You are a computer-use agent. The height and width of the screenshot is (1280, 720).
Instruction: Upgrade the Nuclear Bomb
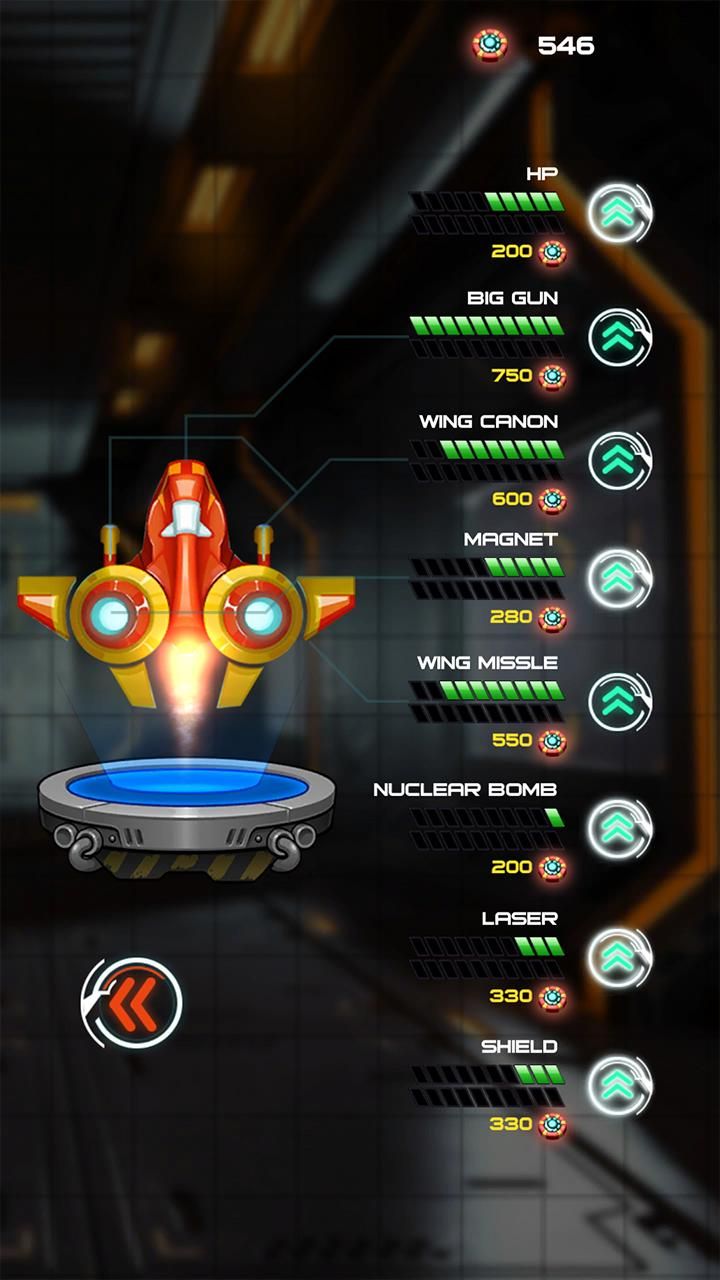pos(619,828)
